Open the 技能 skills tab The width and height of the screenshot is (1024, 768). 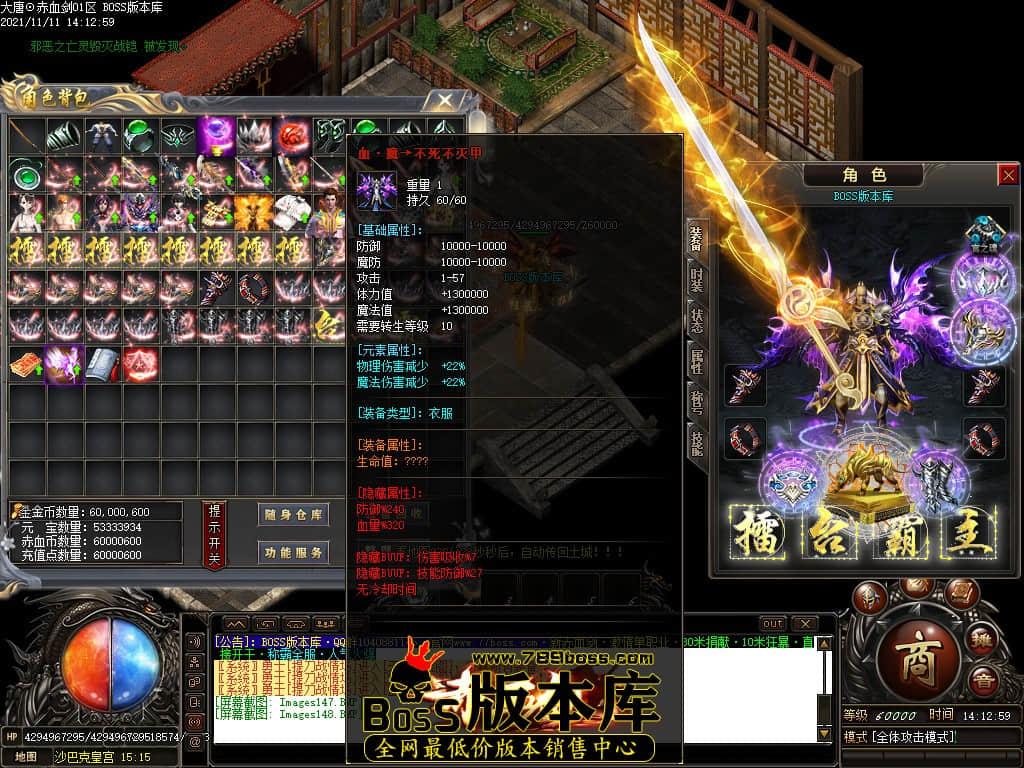click(697, 440)
